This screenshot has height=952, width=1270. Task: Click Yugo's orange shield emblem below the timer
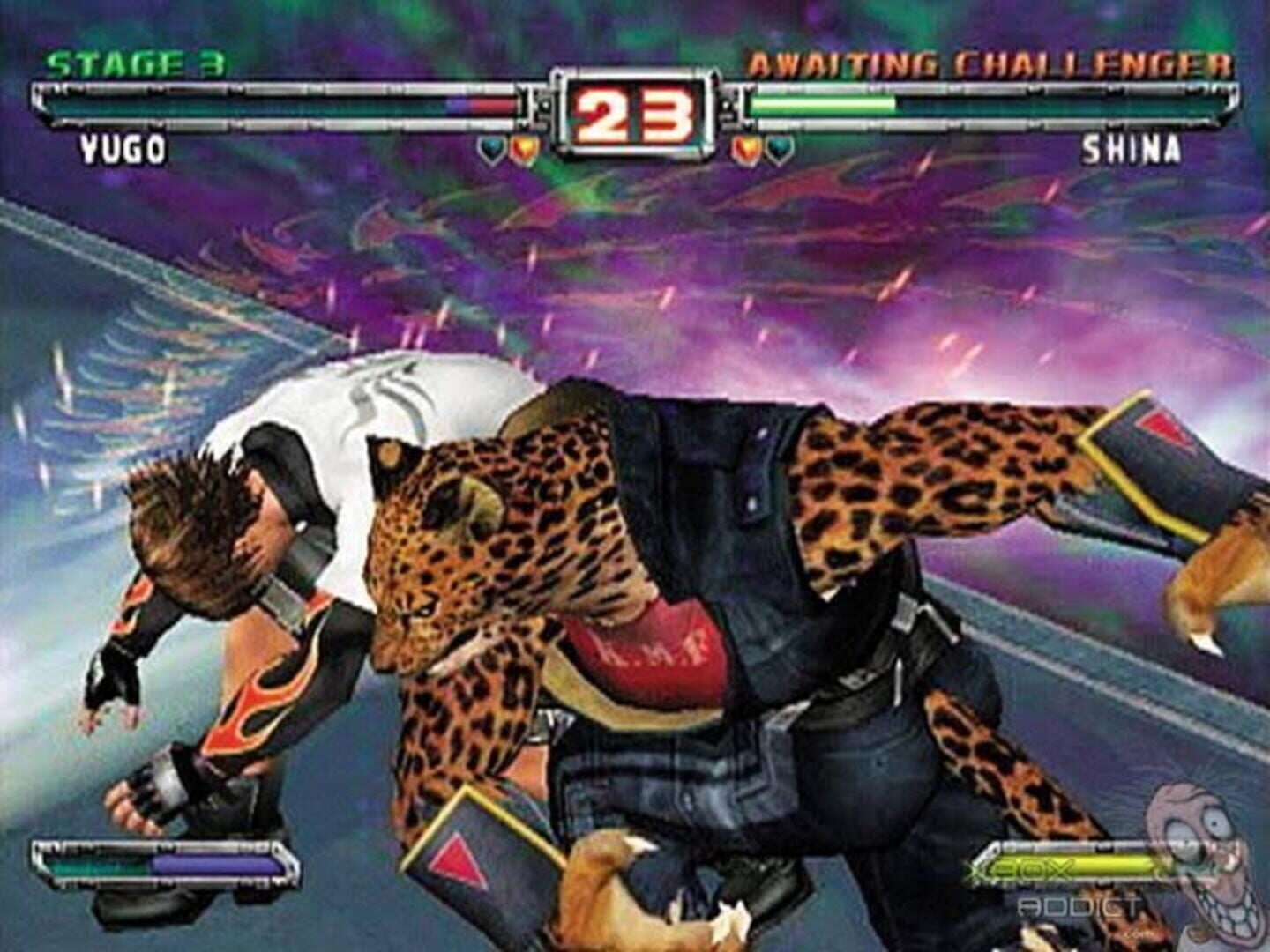(x=522, y=148)
